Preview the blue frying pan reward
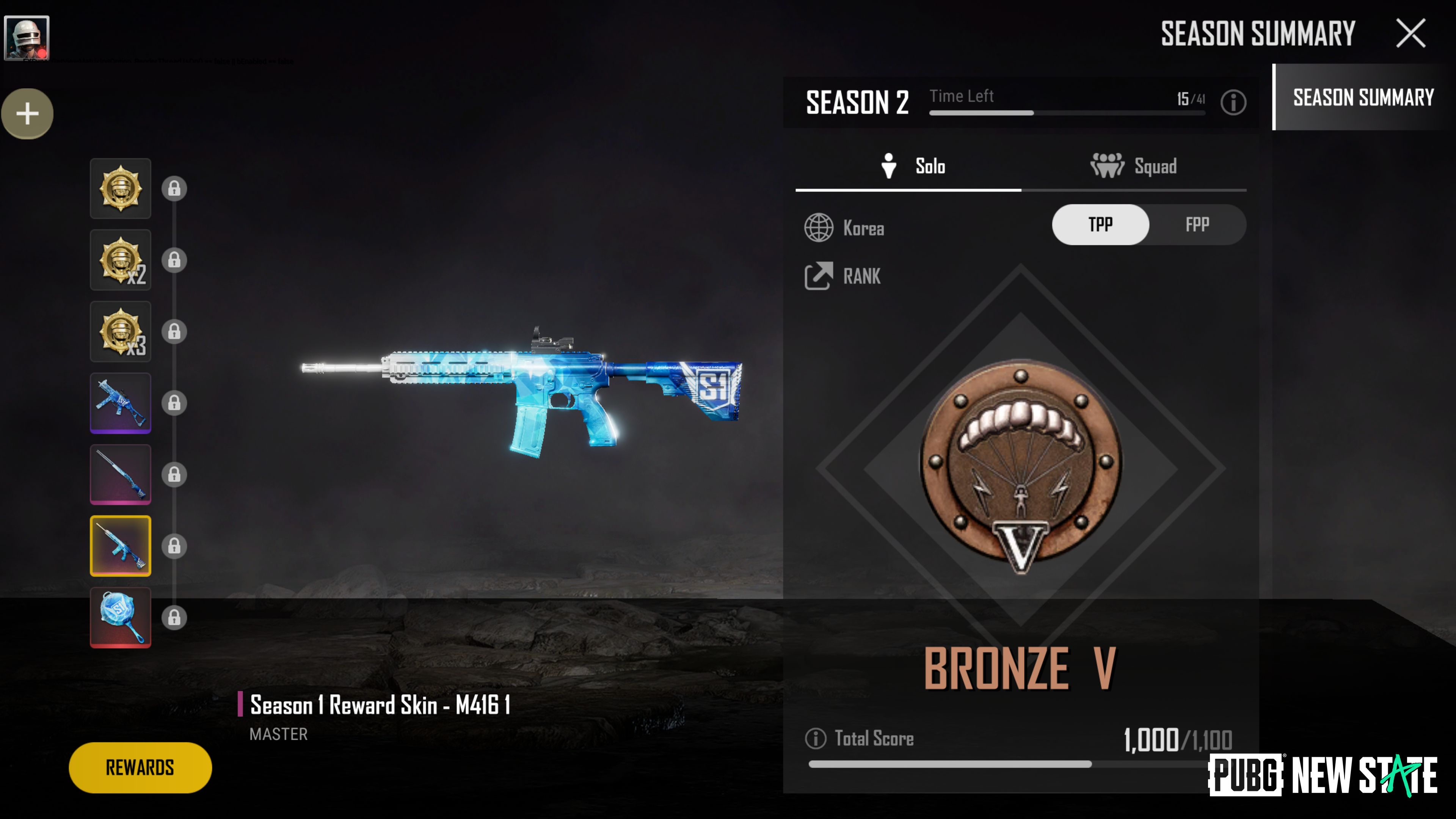 [x=121, y=617]
